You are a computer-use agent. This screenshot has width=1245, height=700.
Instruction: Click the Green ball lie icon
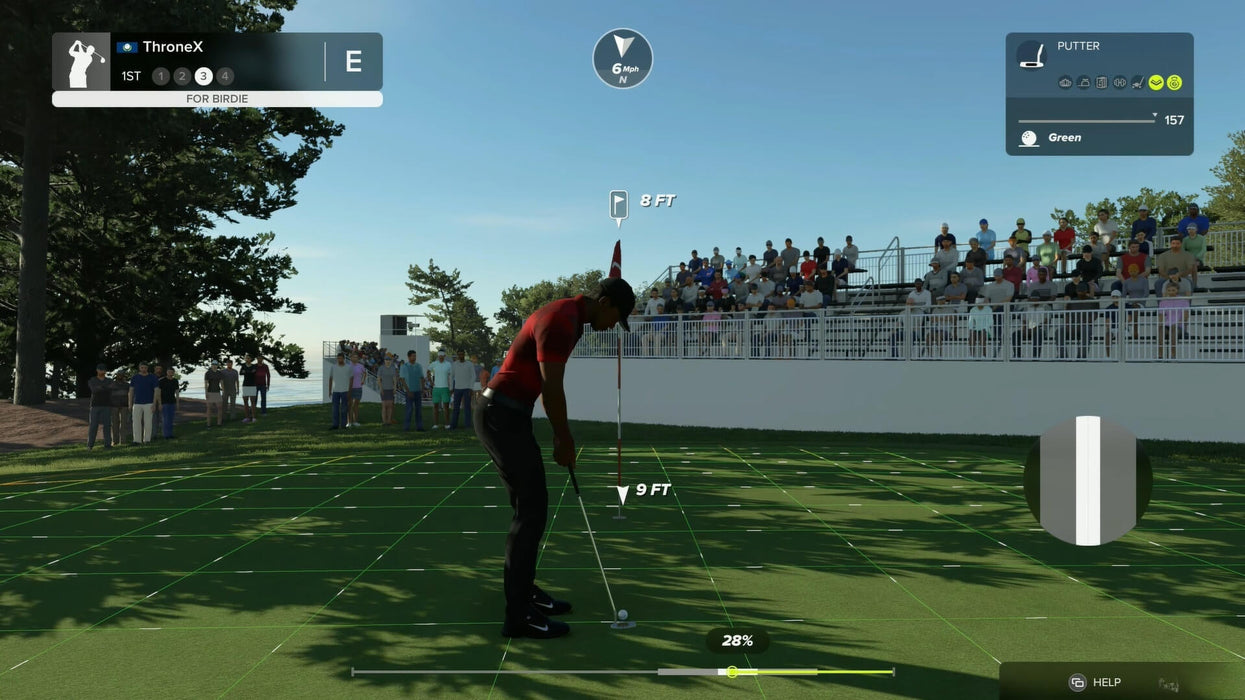point(1028,138)
